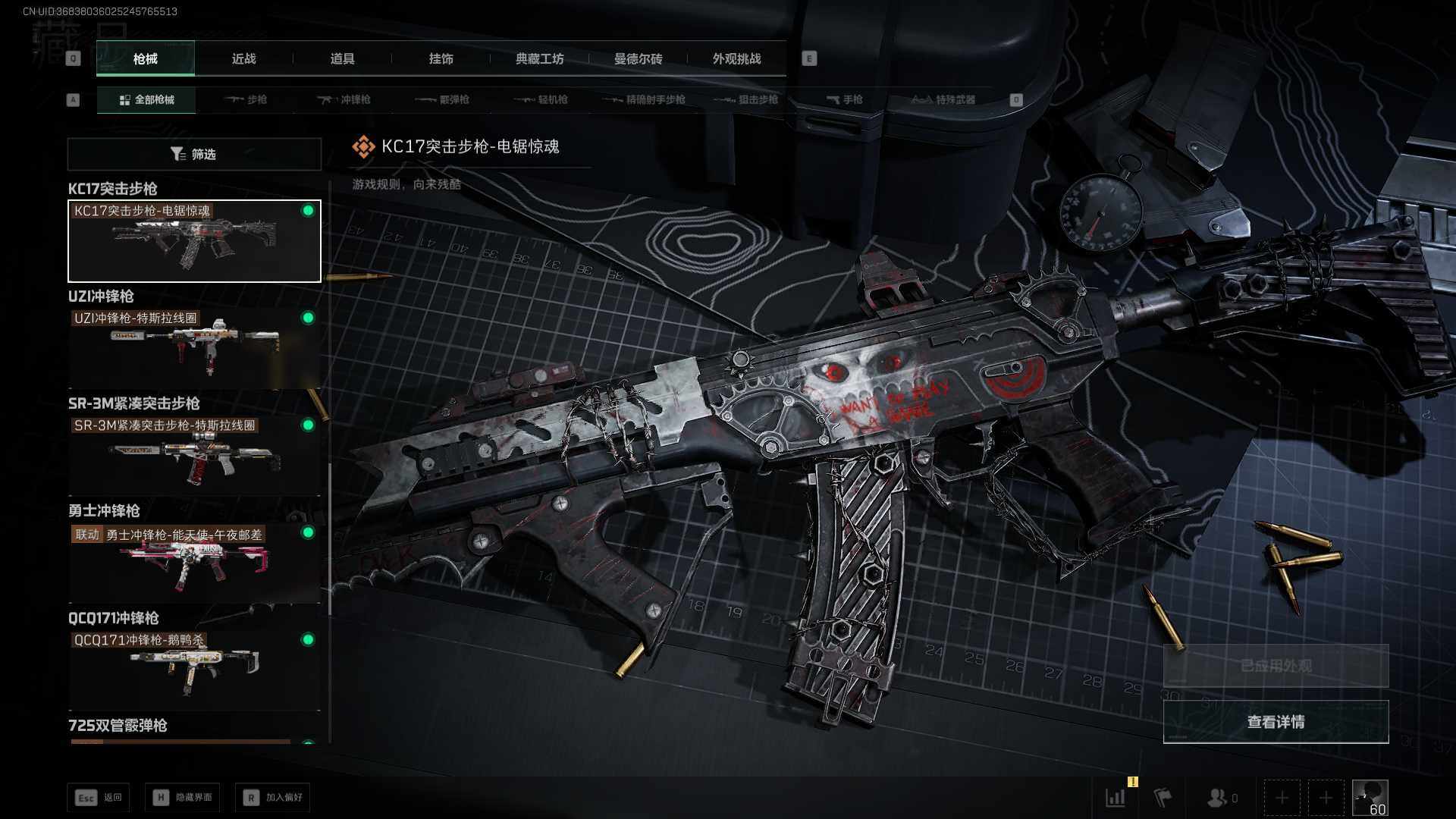Select the KC17突击步枪-电锯惊魂 skin thumbnail
Screen dimensions: 1456x819
(194, 241)
